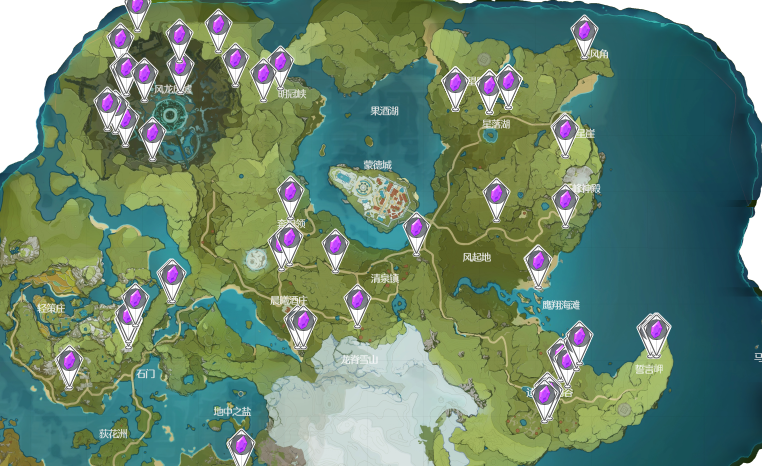Select the crystal marker below 地中之盐

[240, 447]
